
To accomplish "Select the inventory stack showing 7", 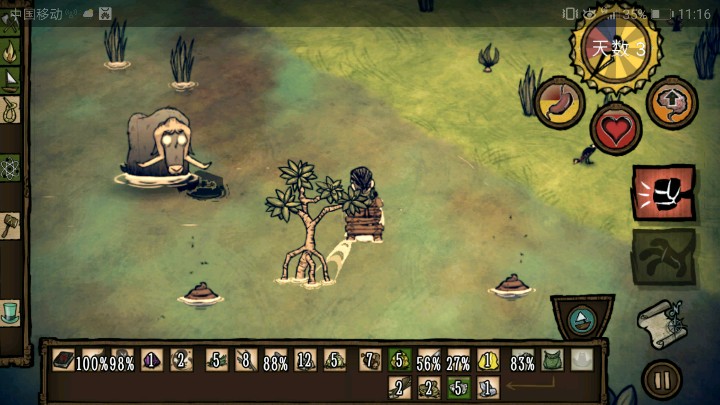I will pyautogui.click(x=369, y=360).
